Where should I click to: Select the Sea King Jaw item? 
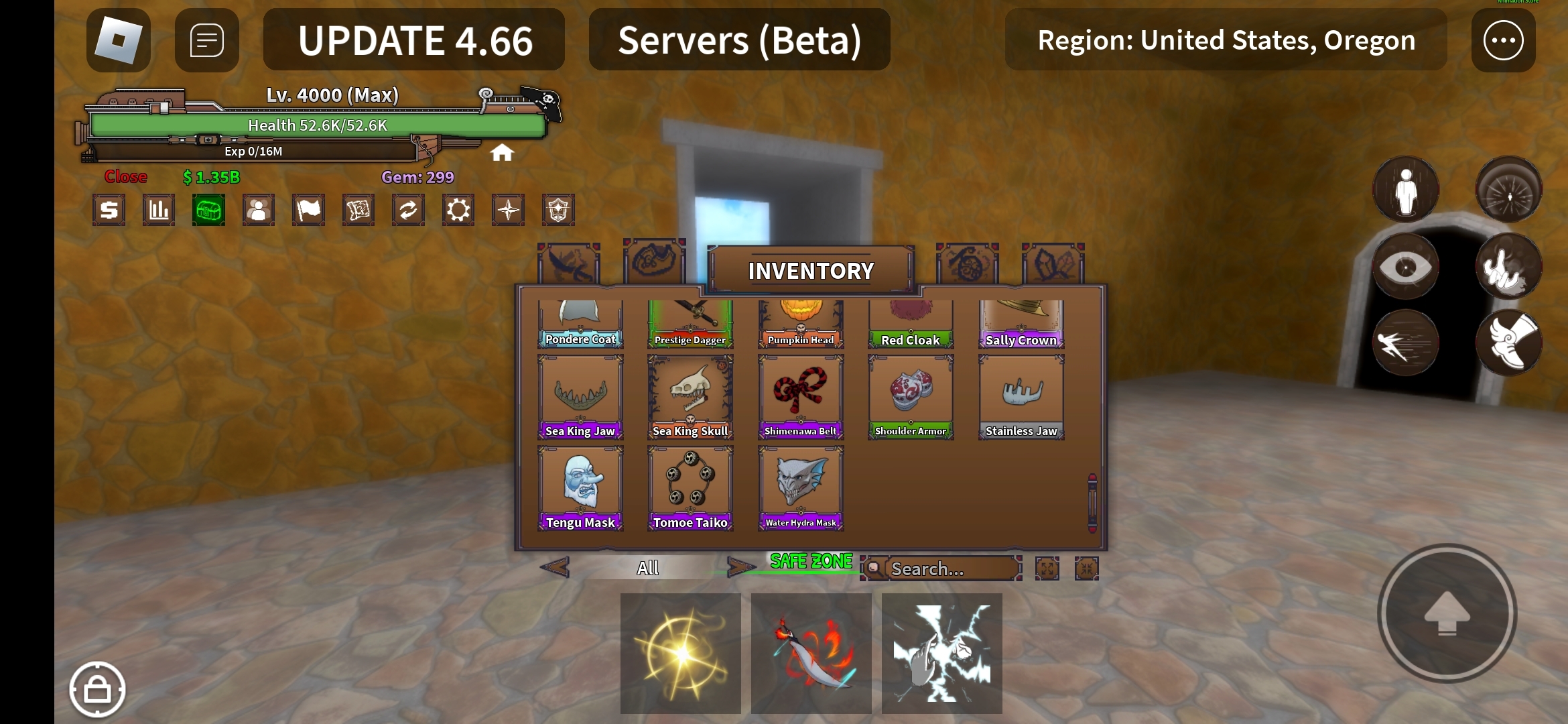click(580, 397)
